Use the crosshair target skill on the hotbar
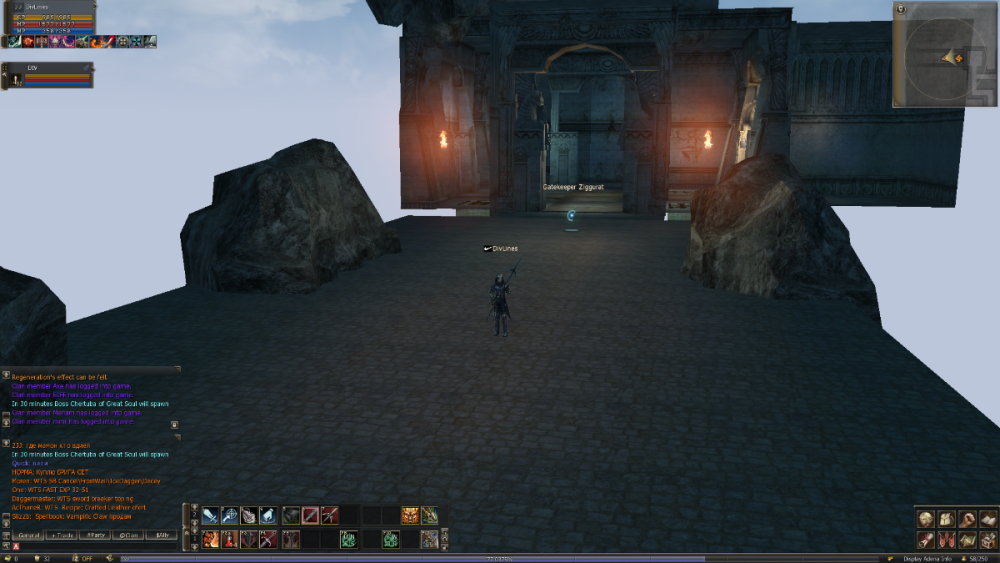The image size is (1000, 563). tap(229, 516)
